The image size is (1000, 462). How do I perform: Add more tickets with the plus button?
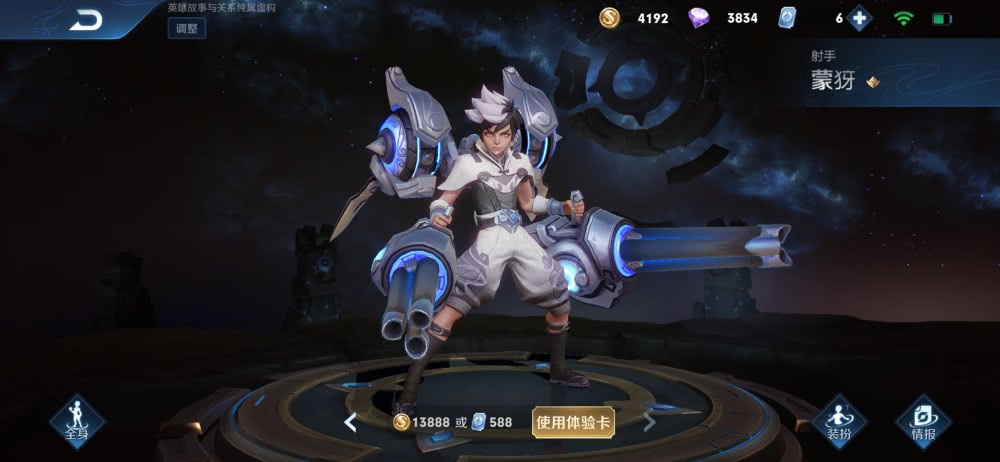pyautogui.click(x=858, y=18)
